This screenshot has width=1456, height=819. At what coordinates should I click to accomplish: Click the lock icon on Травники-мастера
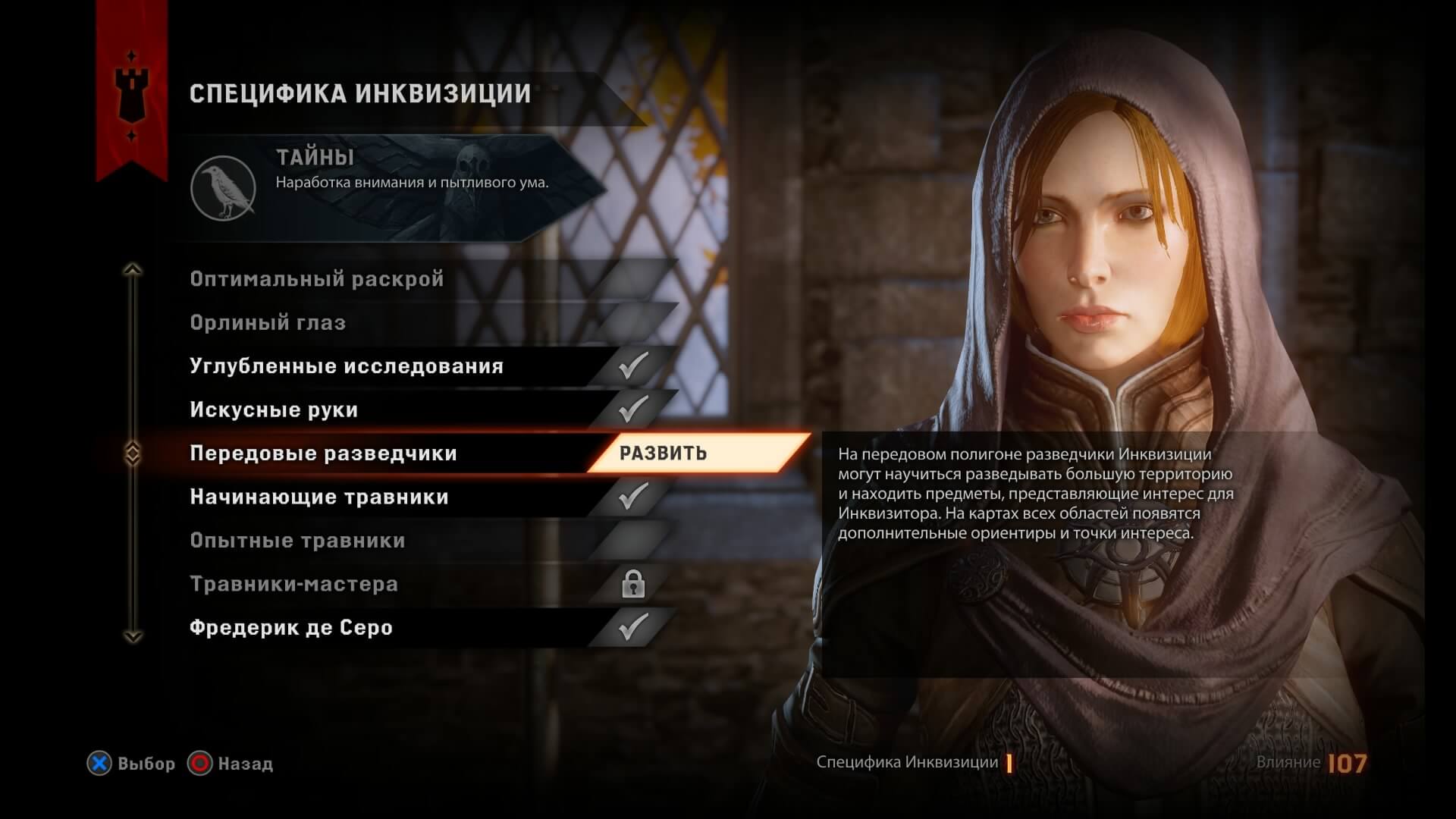point(634,585)
